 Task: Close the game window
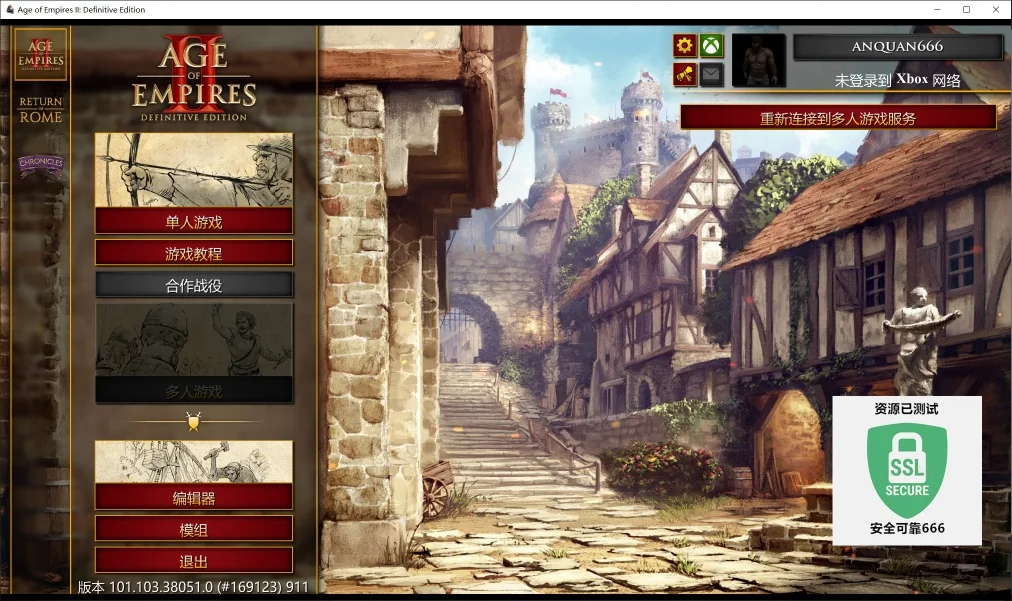[x=993, y=10]
